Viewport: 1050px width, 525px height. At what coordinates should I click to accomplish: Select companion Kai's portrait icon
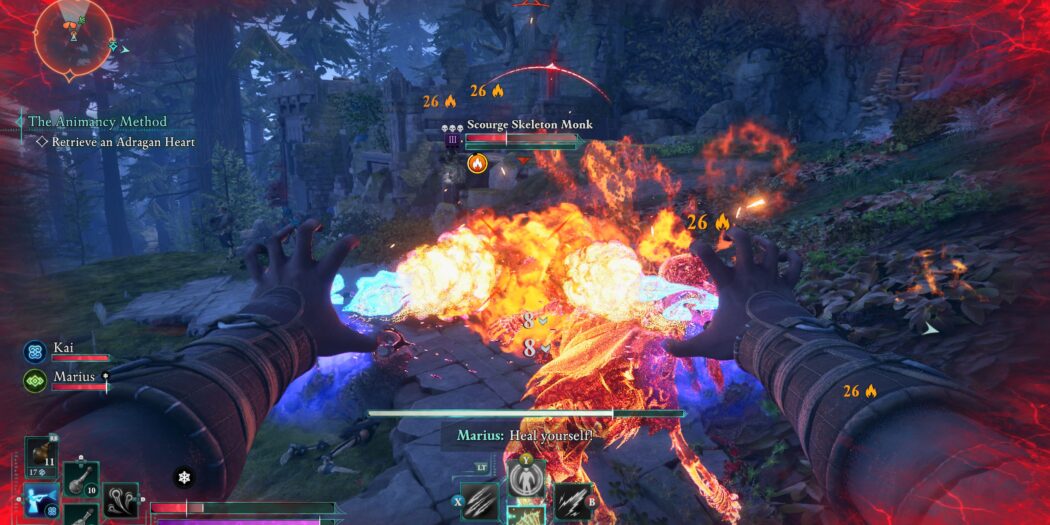35,351
